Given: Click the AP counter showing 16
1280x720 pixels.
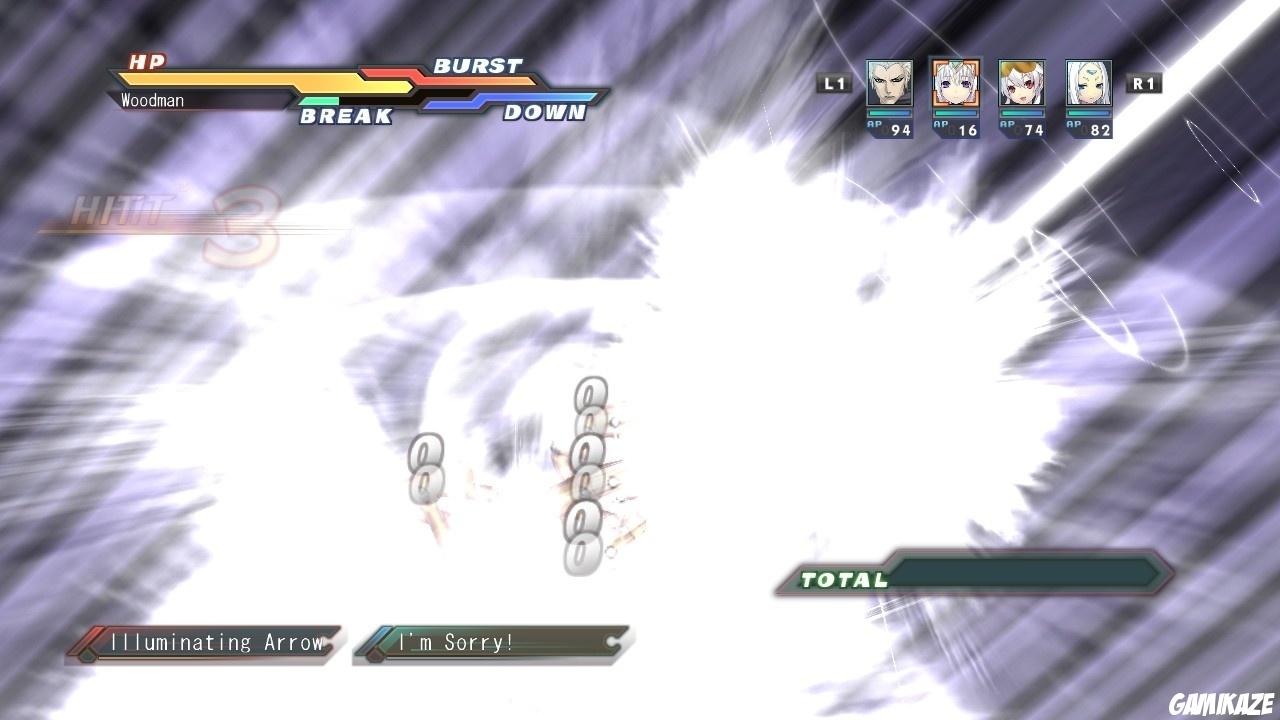Looking at the screenshot, I should pos(957,128).
